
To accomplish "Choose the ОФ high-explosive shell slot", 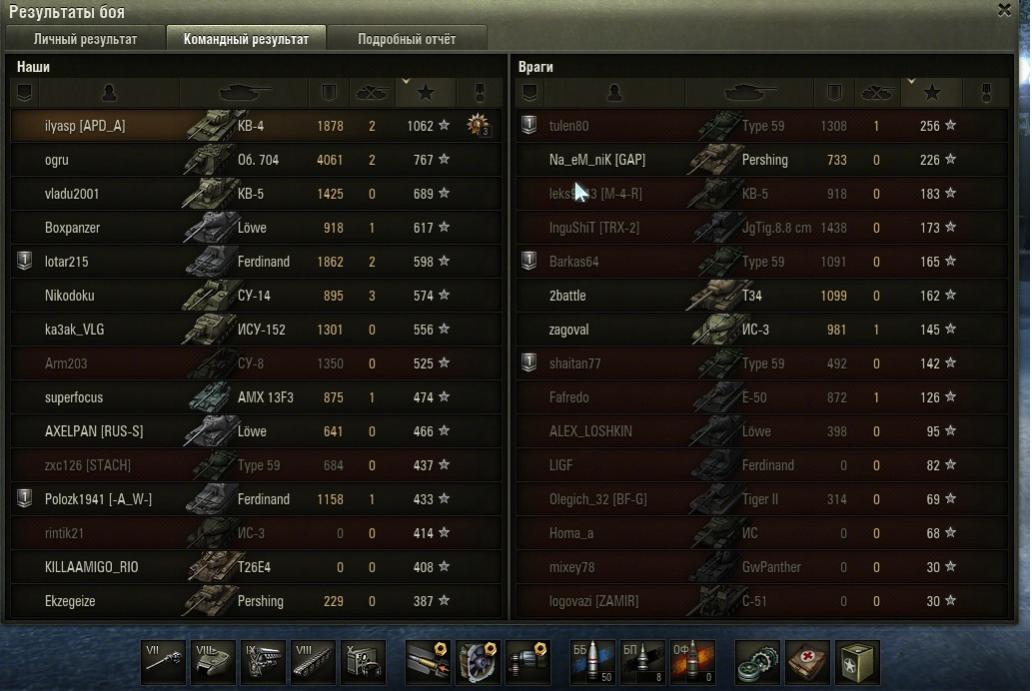I will (x=692, y=662).
